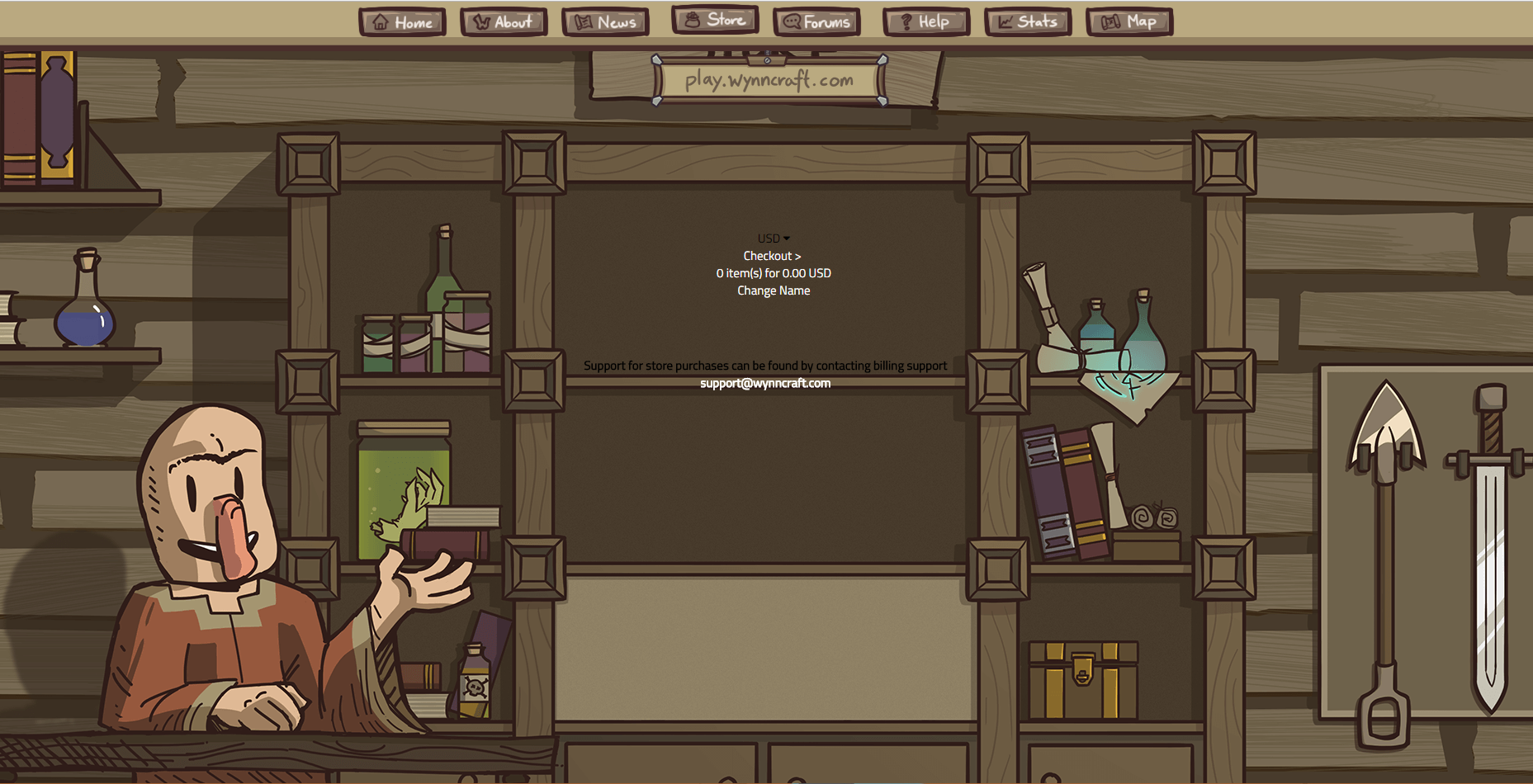Go to the Home page
The width and height of the screenshot is (1533, 784).
(403, 22)
